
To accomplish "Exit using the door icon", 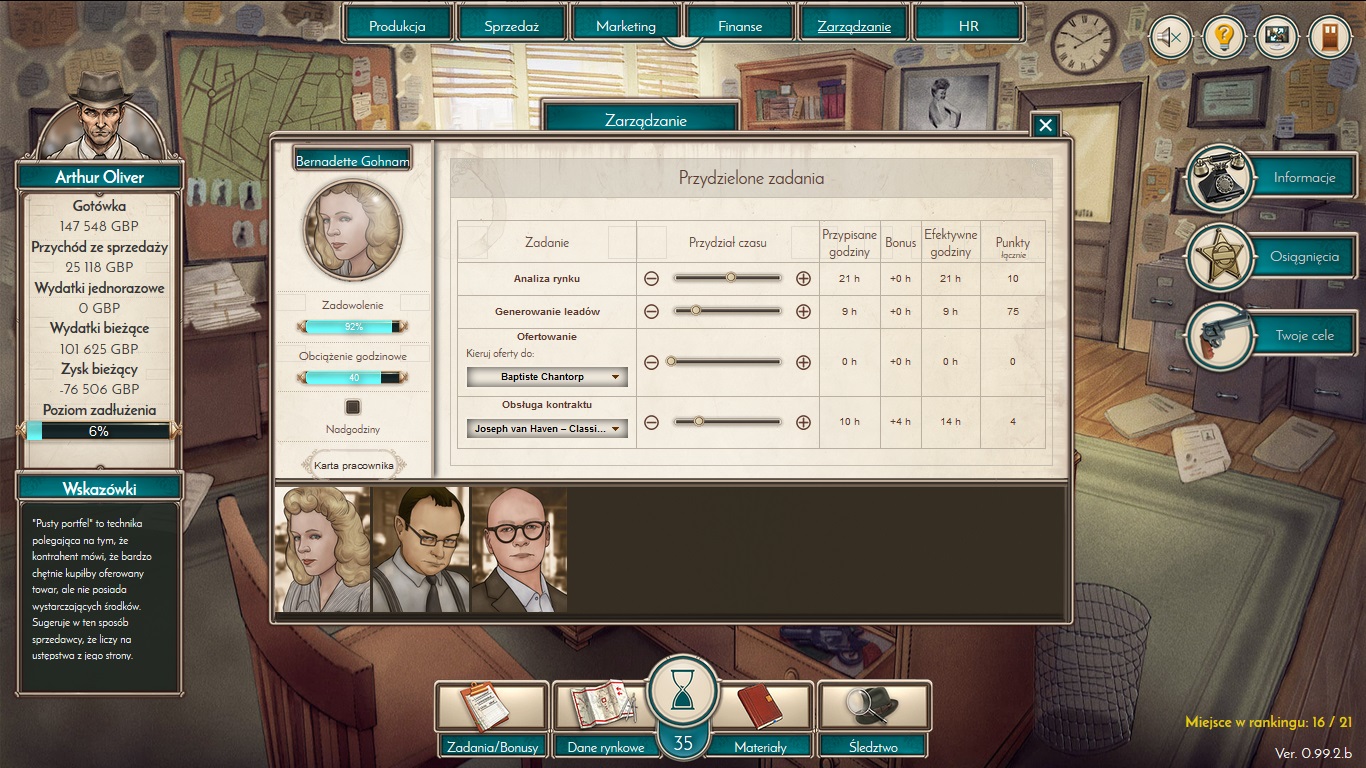I will click(1329, 38).
